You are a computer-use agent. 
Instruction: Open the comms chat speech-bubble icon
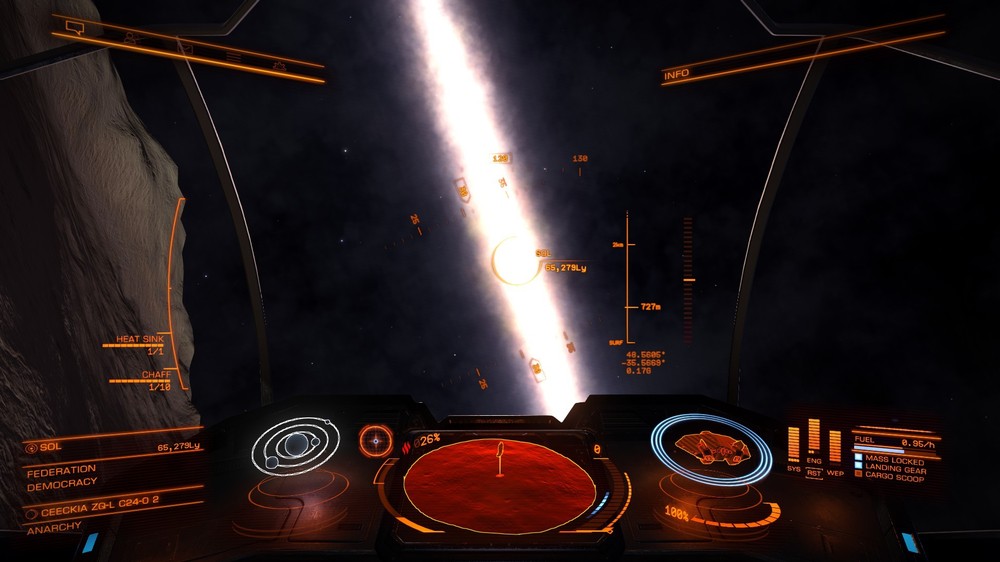click(73, 26)
